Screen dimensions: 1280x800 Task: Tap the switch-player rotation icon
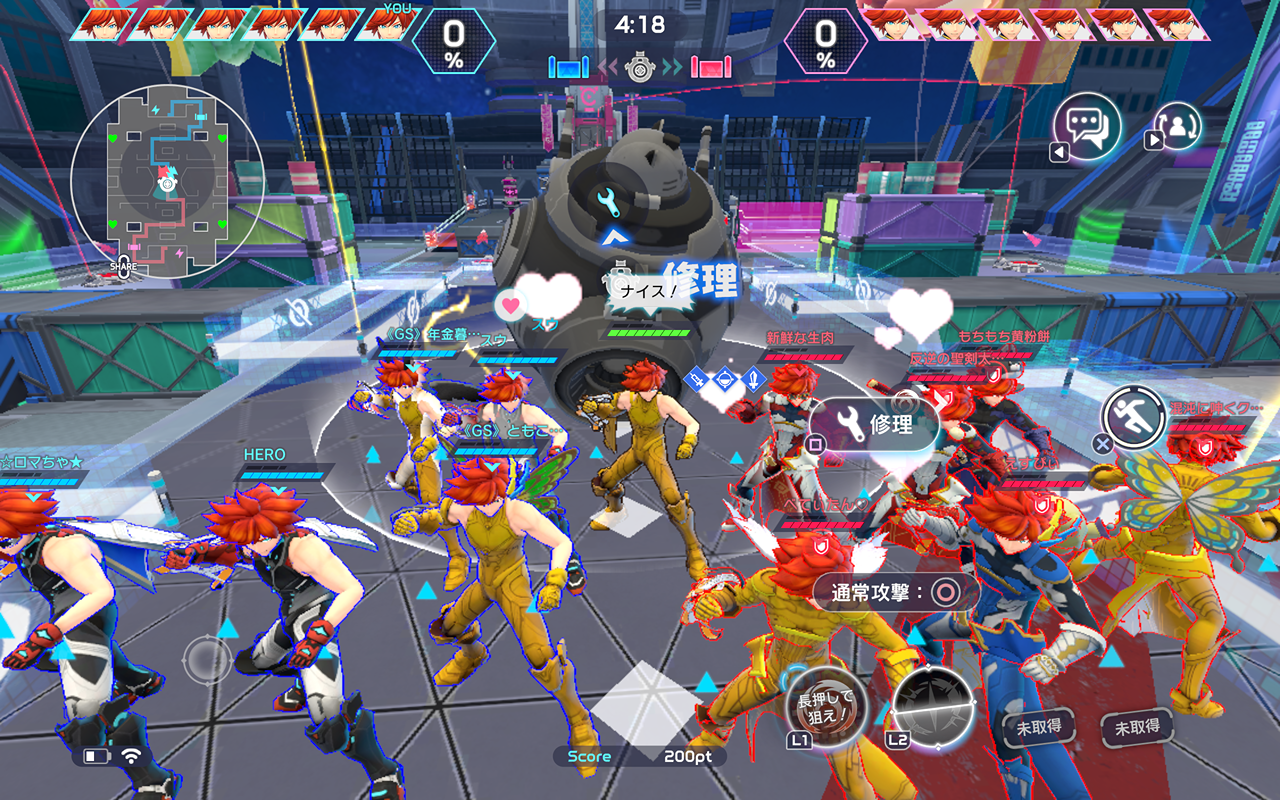click(x=1178, y=127)
